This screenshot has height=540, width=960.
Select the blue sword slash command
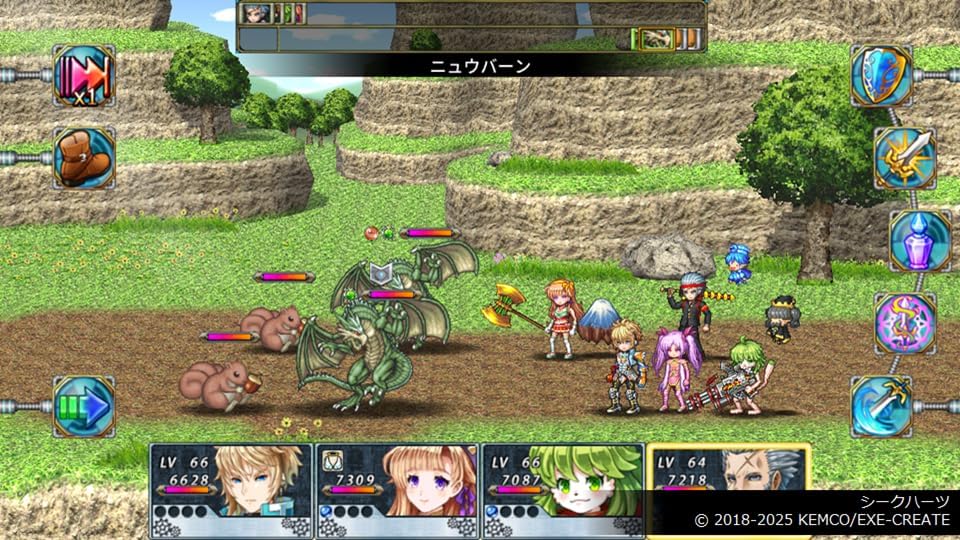[x=882, y=406]
